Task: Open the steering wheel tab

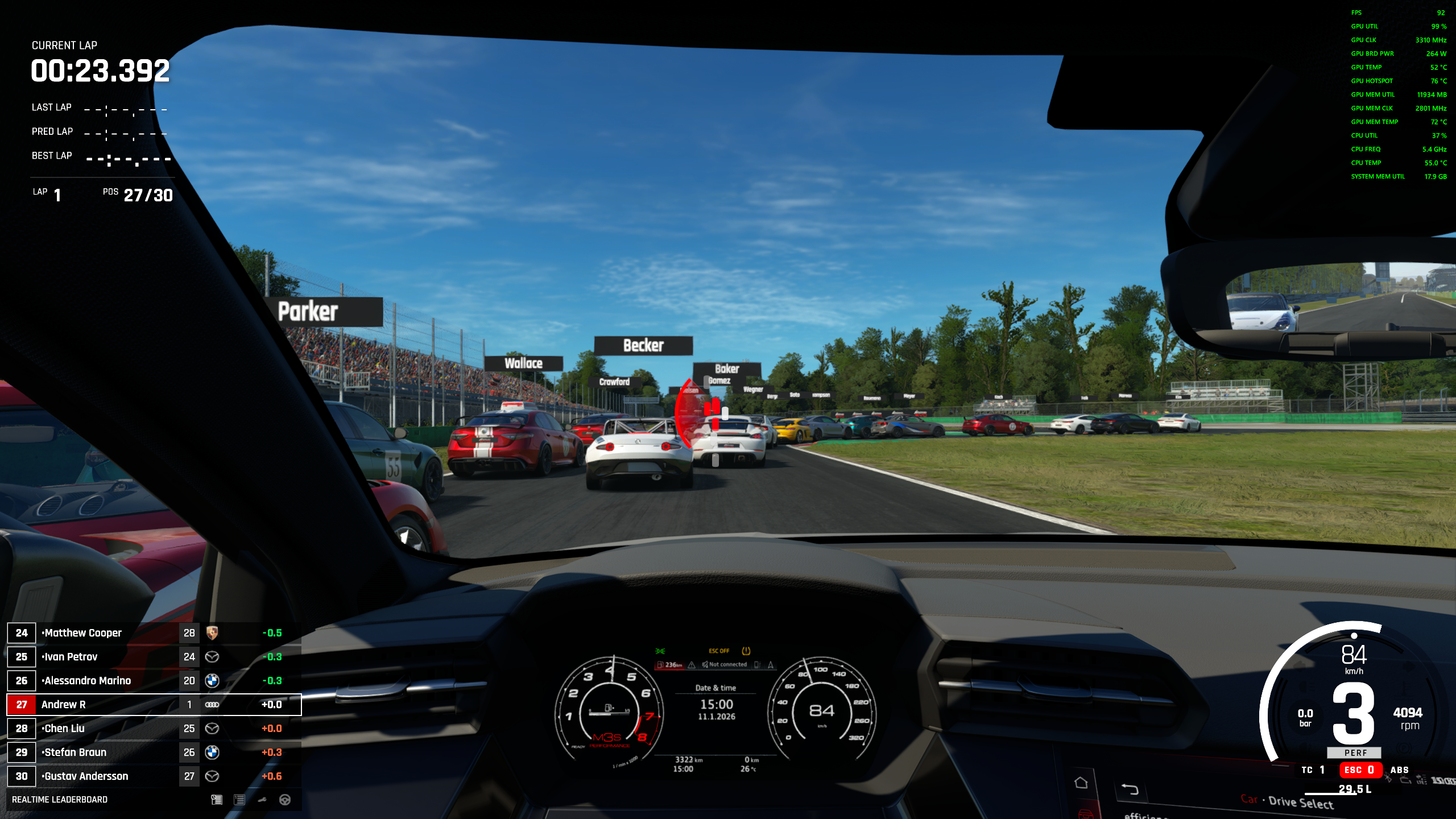Action: pyautogui.click(x=285, y=800)
